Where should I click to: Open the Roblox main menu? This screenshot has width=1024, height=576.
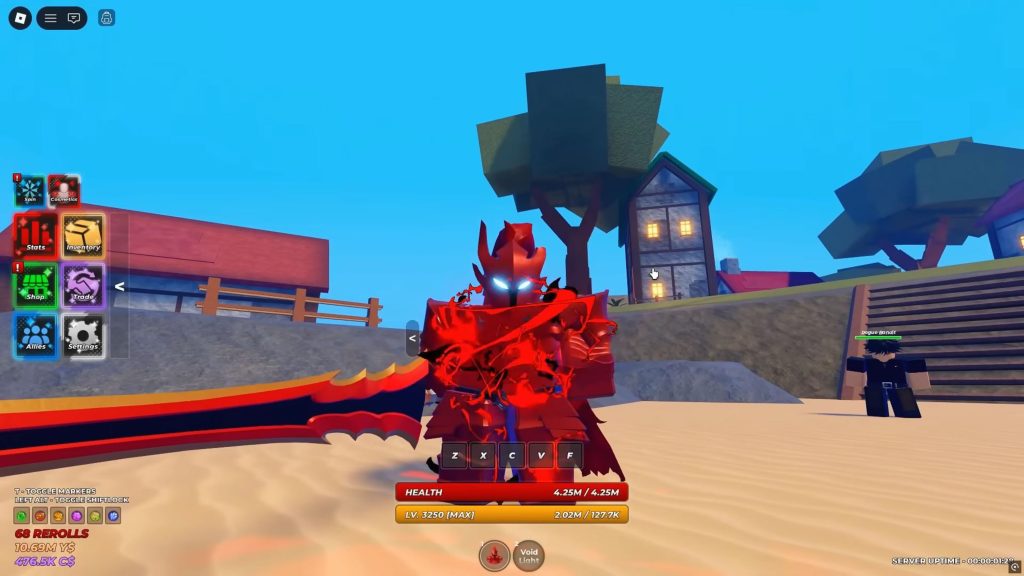[x=20, y=18]
